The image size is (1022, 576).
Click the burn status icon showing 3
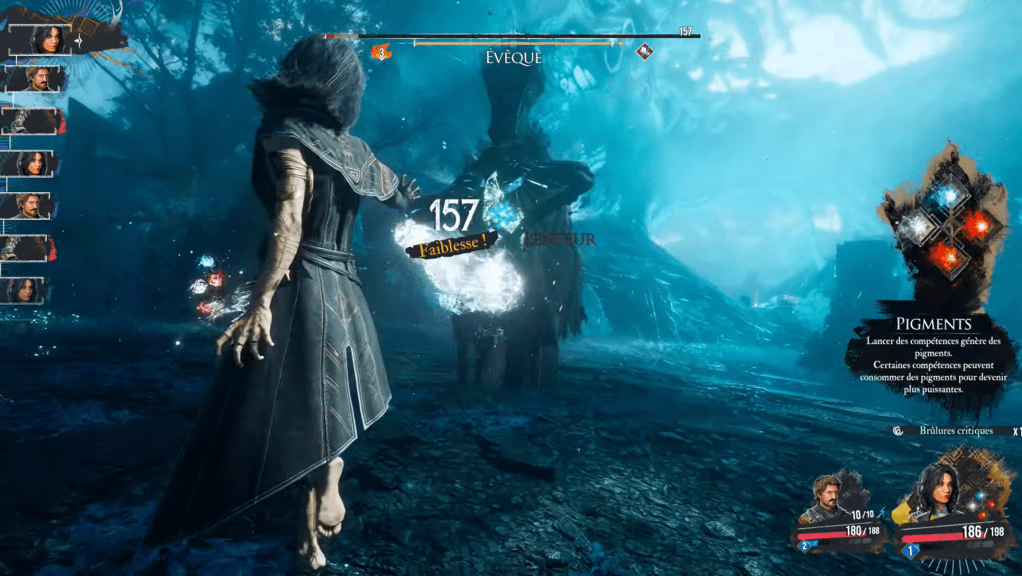380,52
